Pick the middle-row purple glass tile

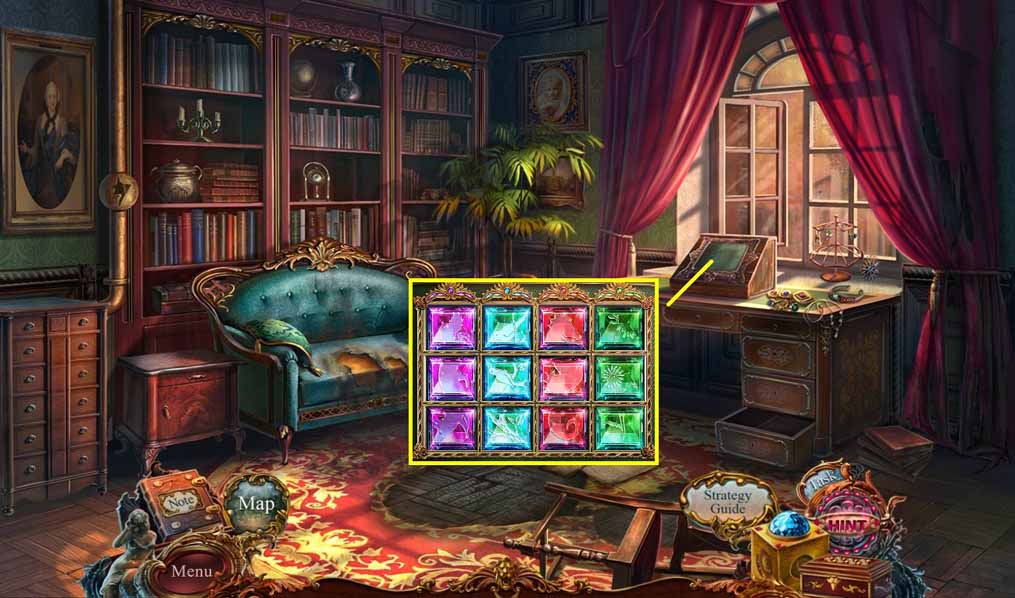(450, 378)
